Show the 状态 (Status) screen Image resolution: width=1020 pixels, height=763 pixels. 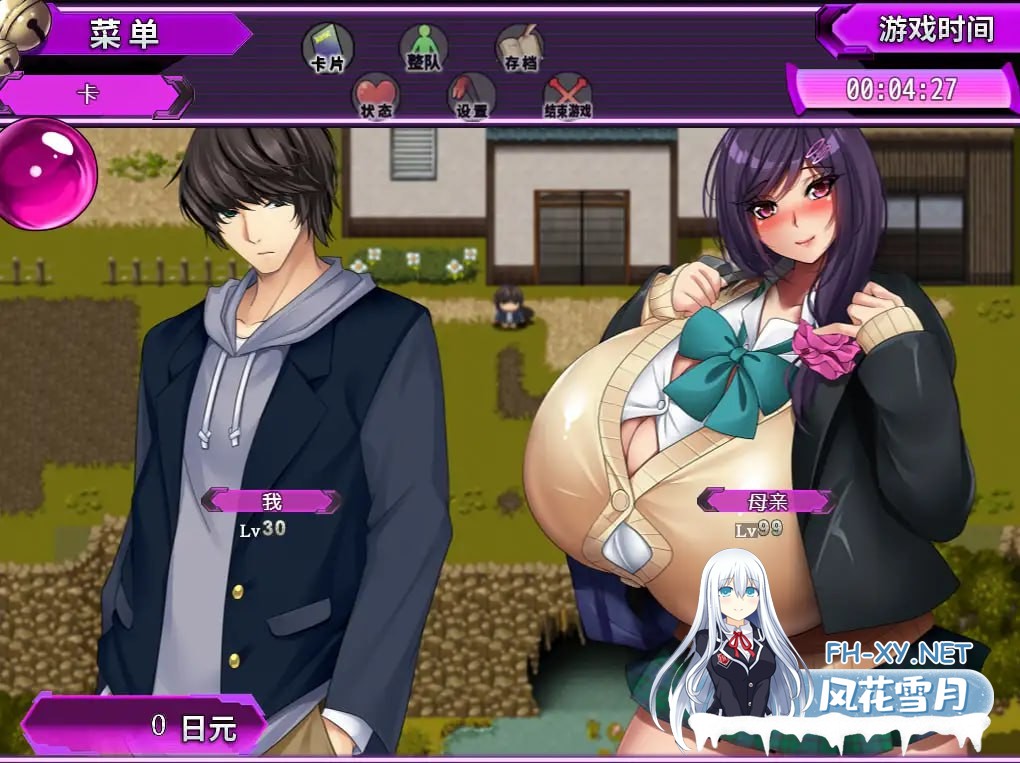[376, 97]
